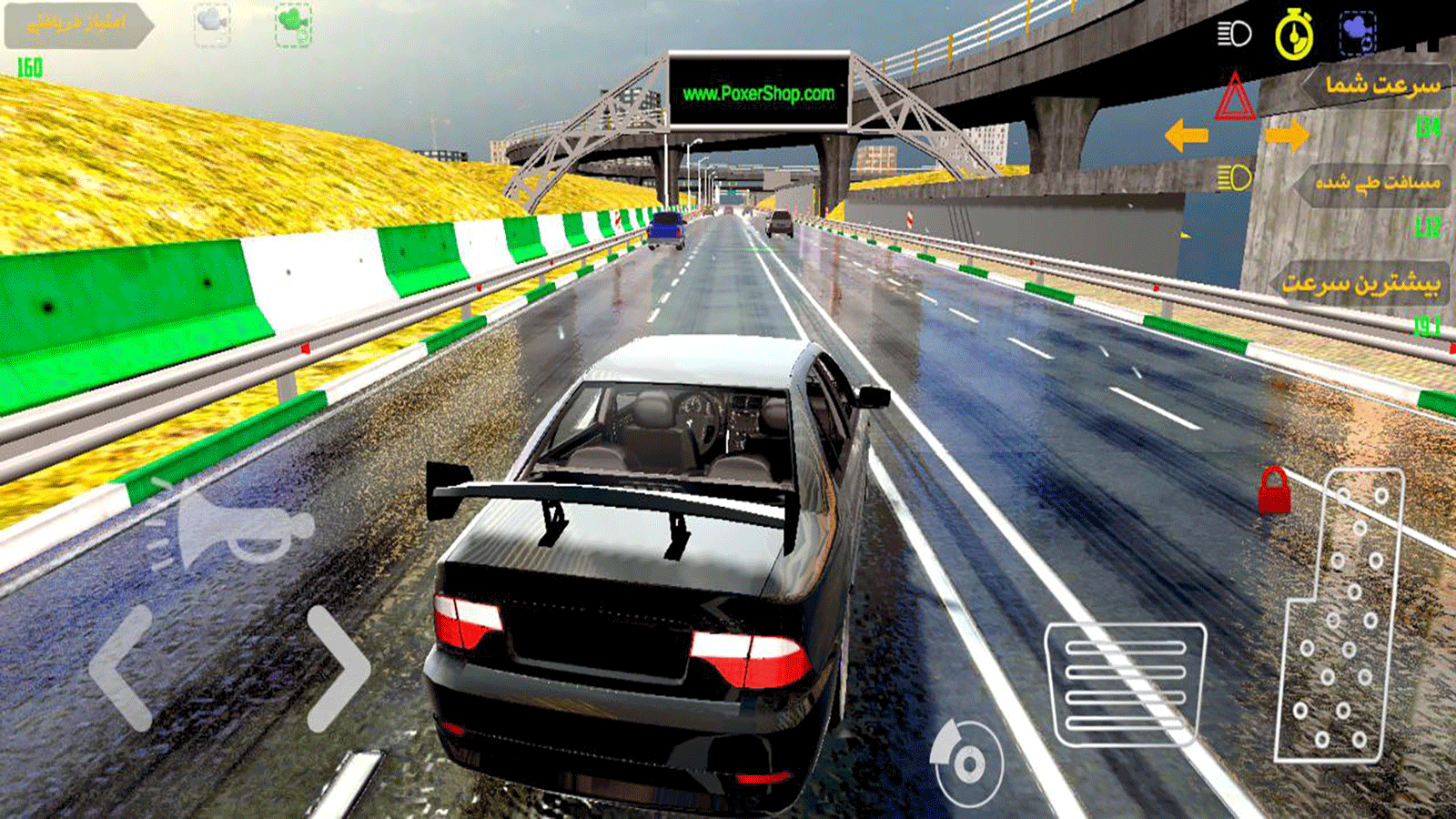Activate the red hazard triangle lights
Screen dimensions: 1456x819
pyautogui.click(x=1235, y=98)
